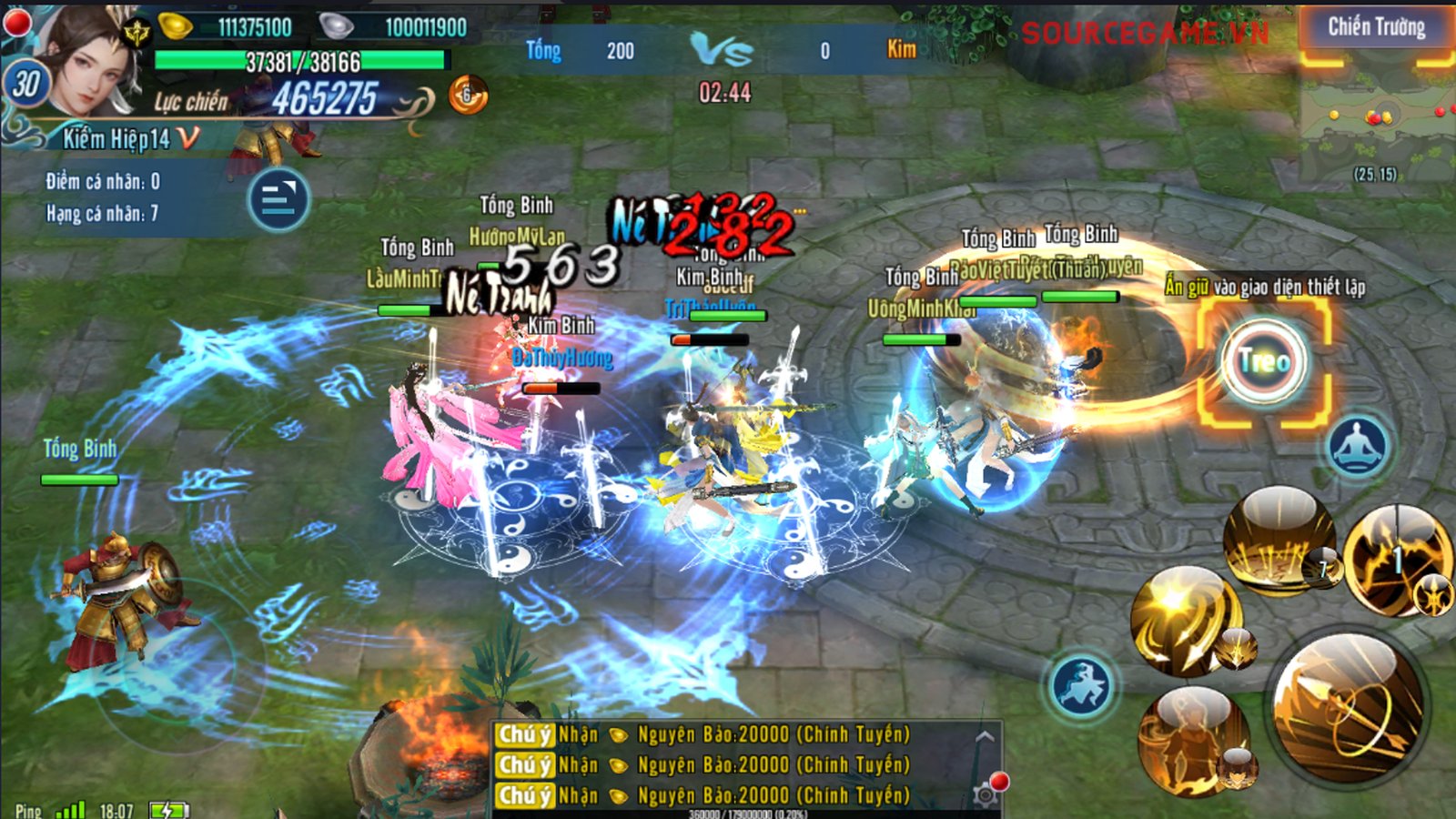Click the red dot beside the portrait
1456x819 pixels.
[16, 23]
